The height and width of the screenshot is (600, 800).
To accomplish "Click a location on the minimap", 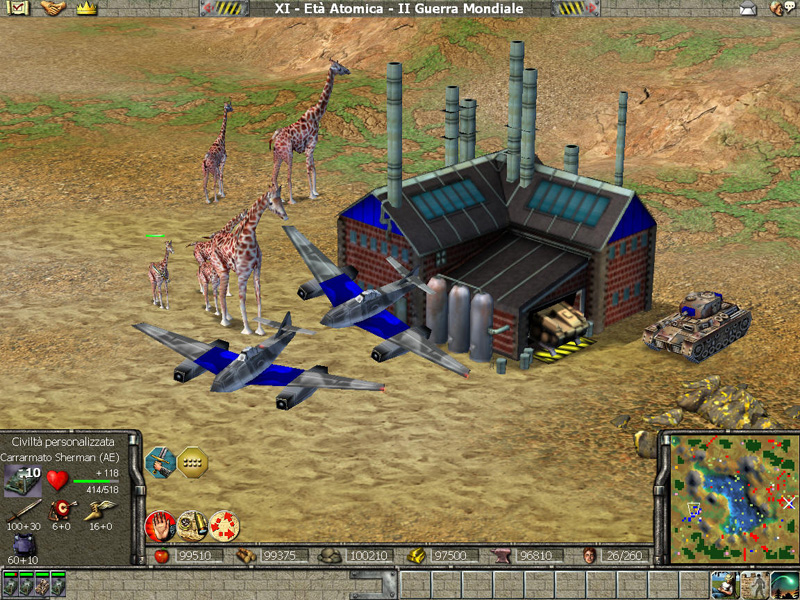I will click(x=728, y=497).
